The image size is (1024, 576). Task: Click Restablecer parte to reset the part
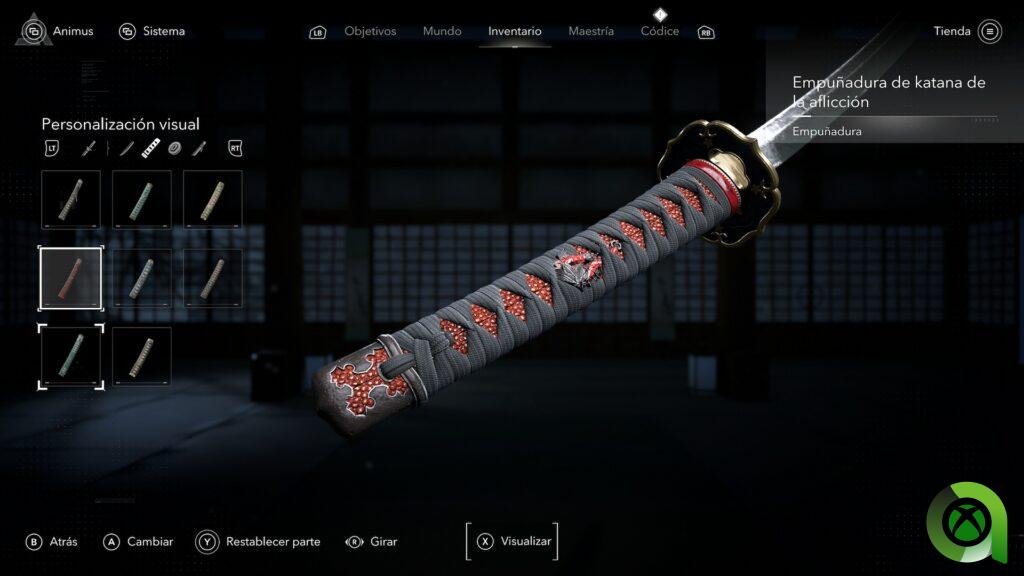point(259,542)
